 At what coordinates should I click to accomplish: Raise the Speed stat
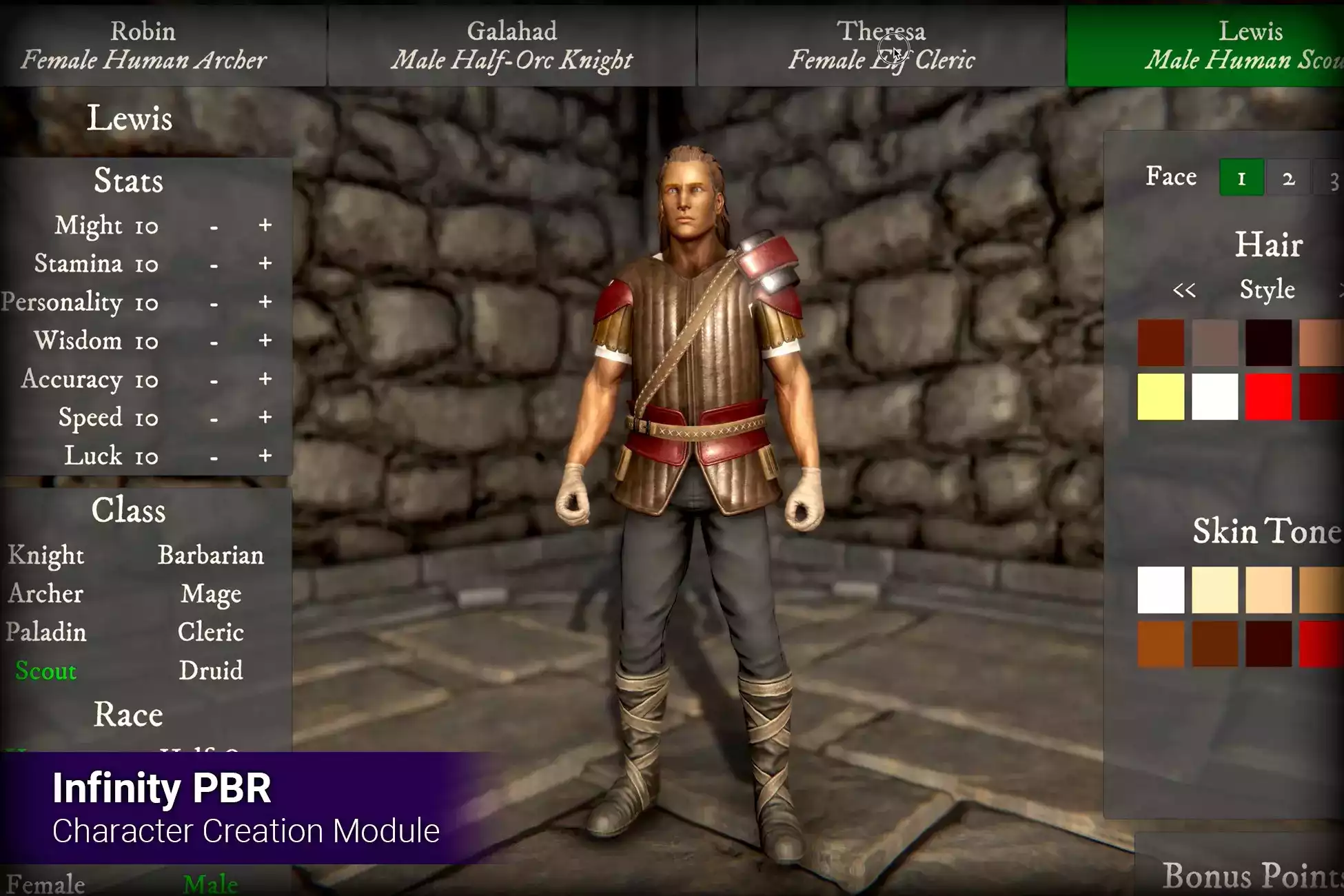point(265,418)
